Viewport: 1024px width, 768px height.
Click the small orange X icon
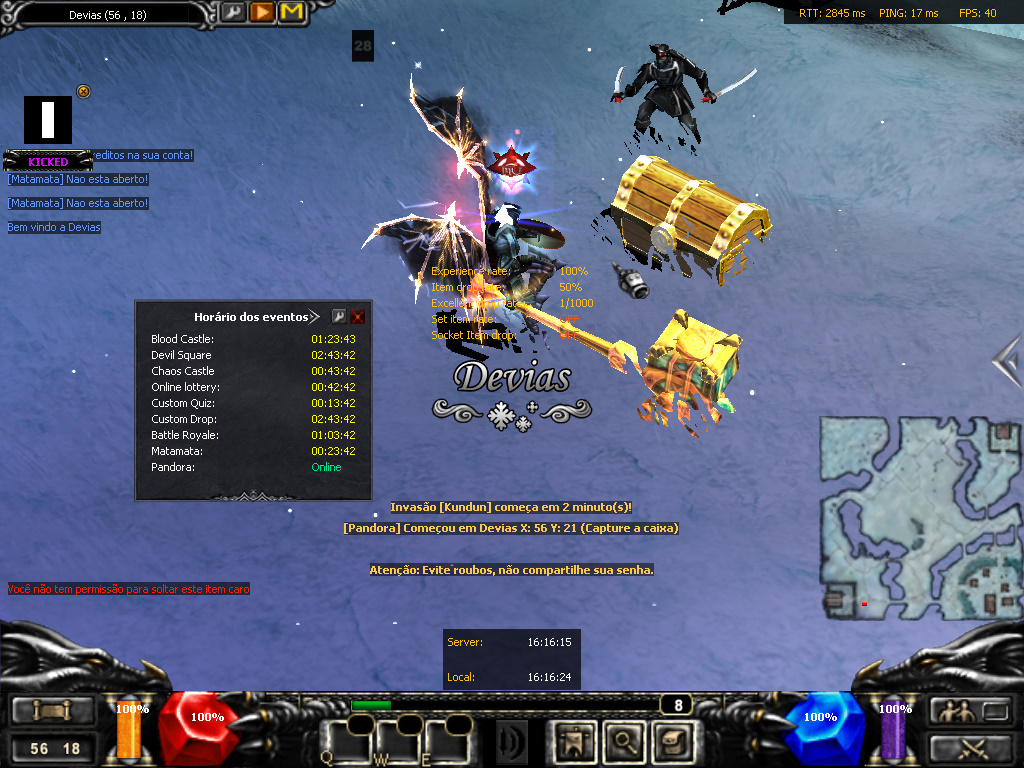click(84, 92)
